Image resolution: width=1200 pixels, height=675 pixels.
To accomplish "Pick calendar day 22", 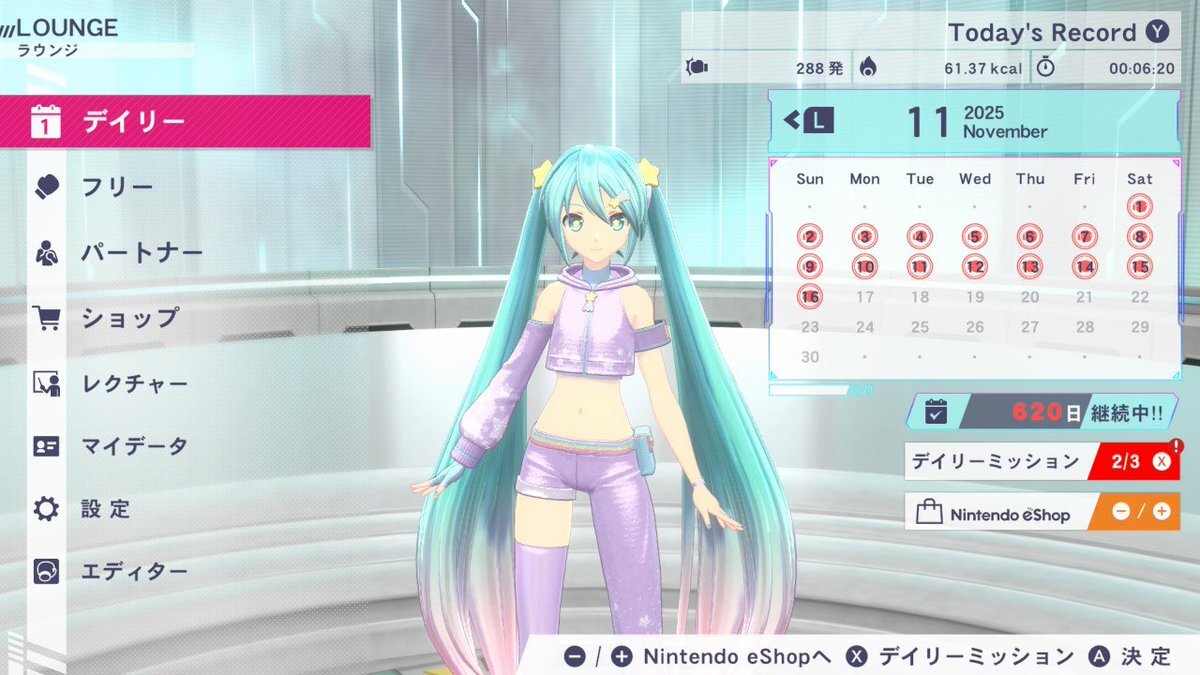I will click(x=1139, y=297).
